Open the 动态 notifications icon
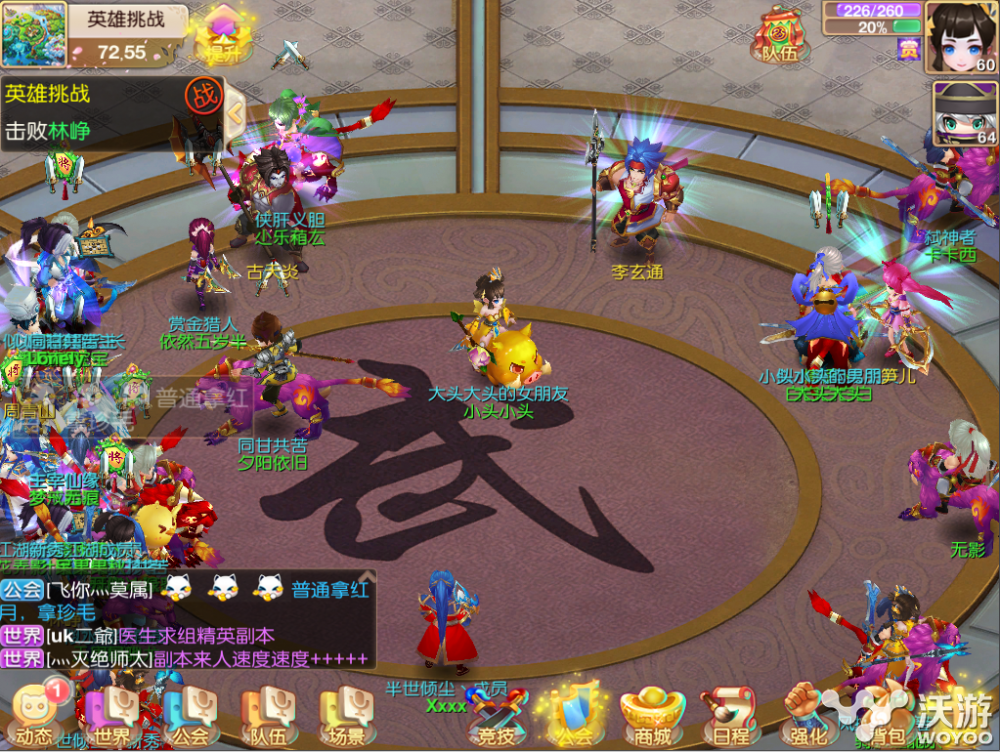The height and width of the screenshot is (752, 1000). point(33,712)
